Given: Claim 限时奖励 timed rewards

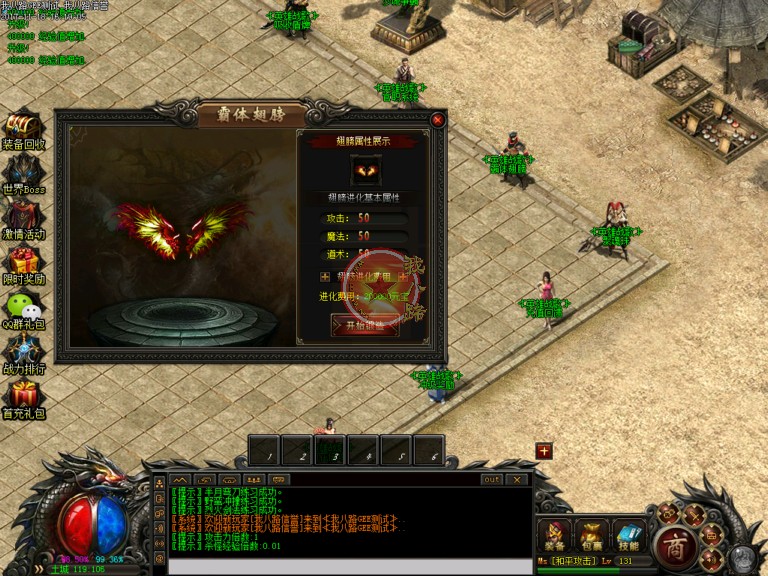Looking at the screenshot, I should tap(23, 262).
